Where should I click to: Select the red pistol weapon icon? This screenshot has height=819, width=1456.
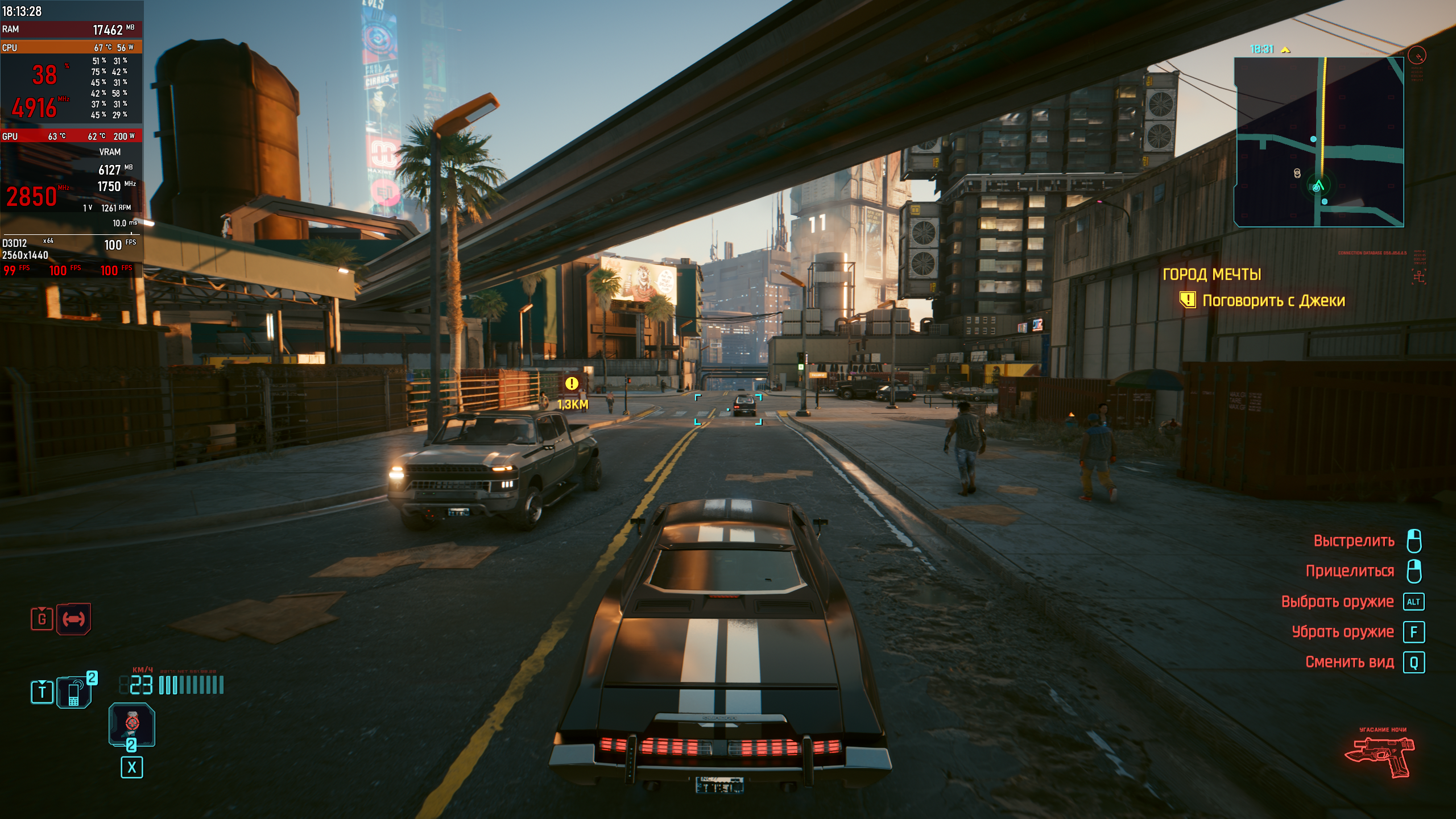tap(1379, 756)
